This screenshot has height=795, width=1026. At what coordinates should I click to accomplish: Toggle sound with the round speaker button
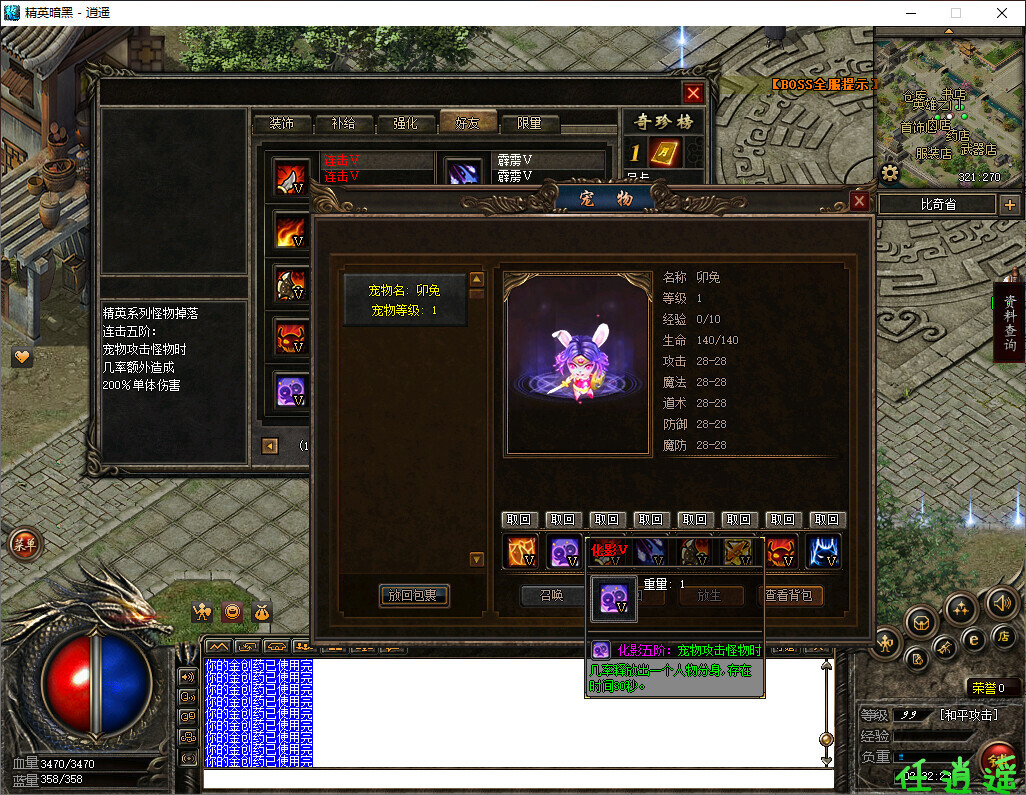pos(1001,602)
